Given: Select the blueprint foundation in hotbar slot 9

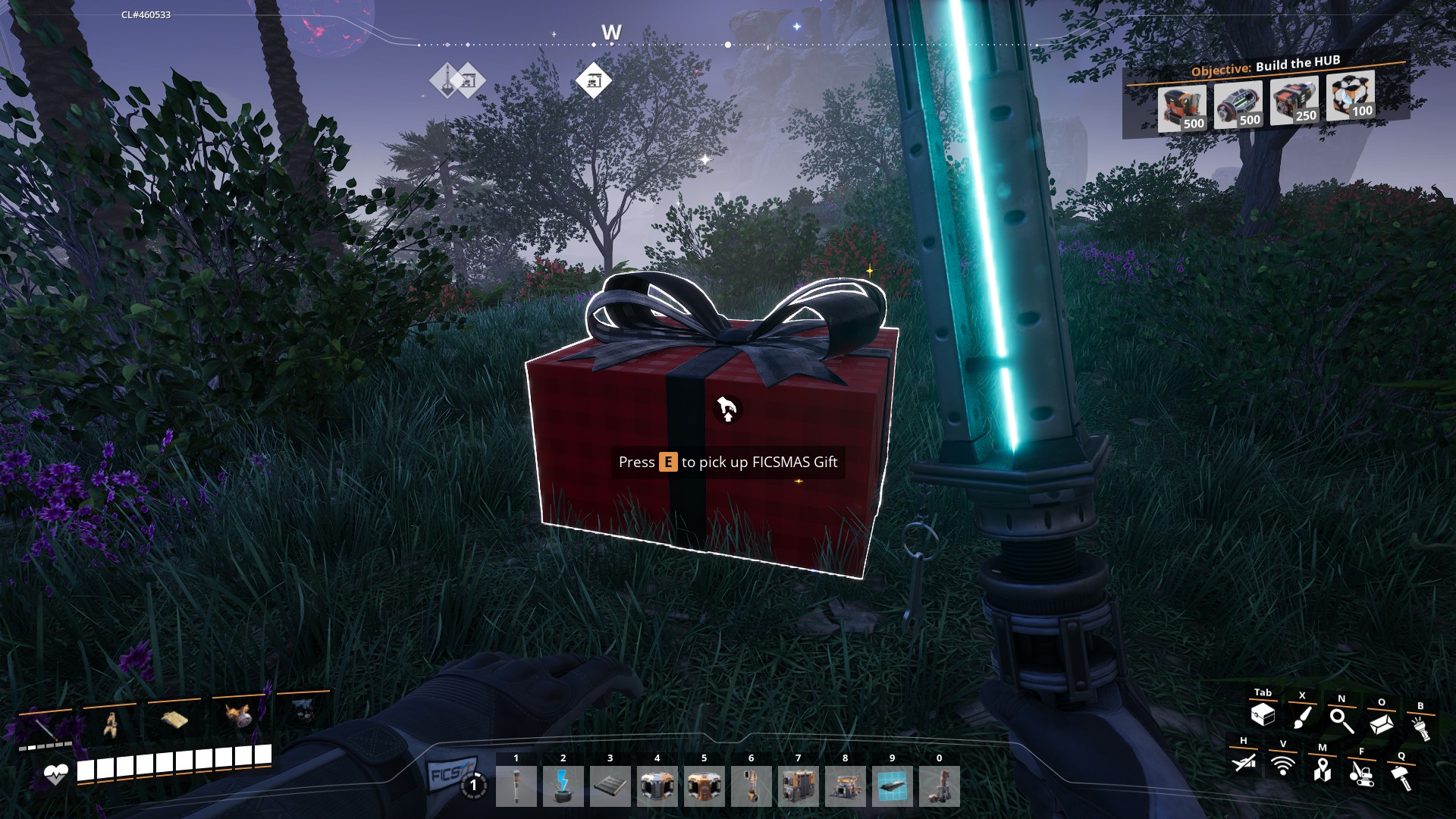Looking at the screenshot, I should point(892,786).
